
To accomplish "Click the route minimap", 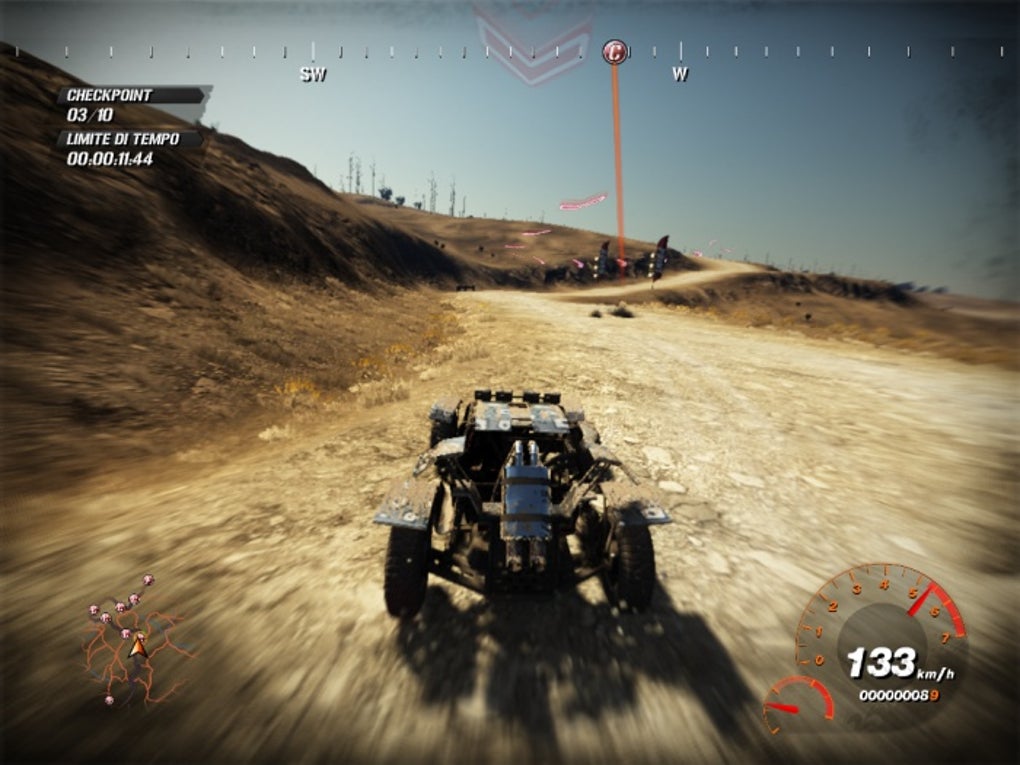I will coord(135,642).
